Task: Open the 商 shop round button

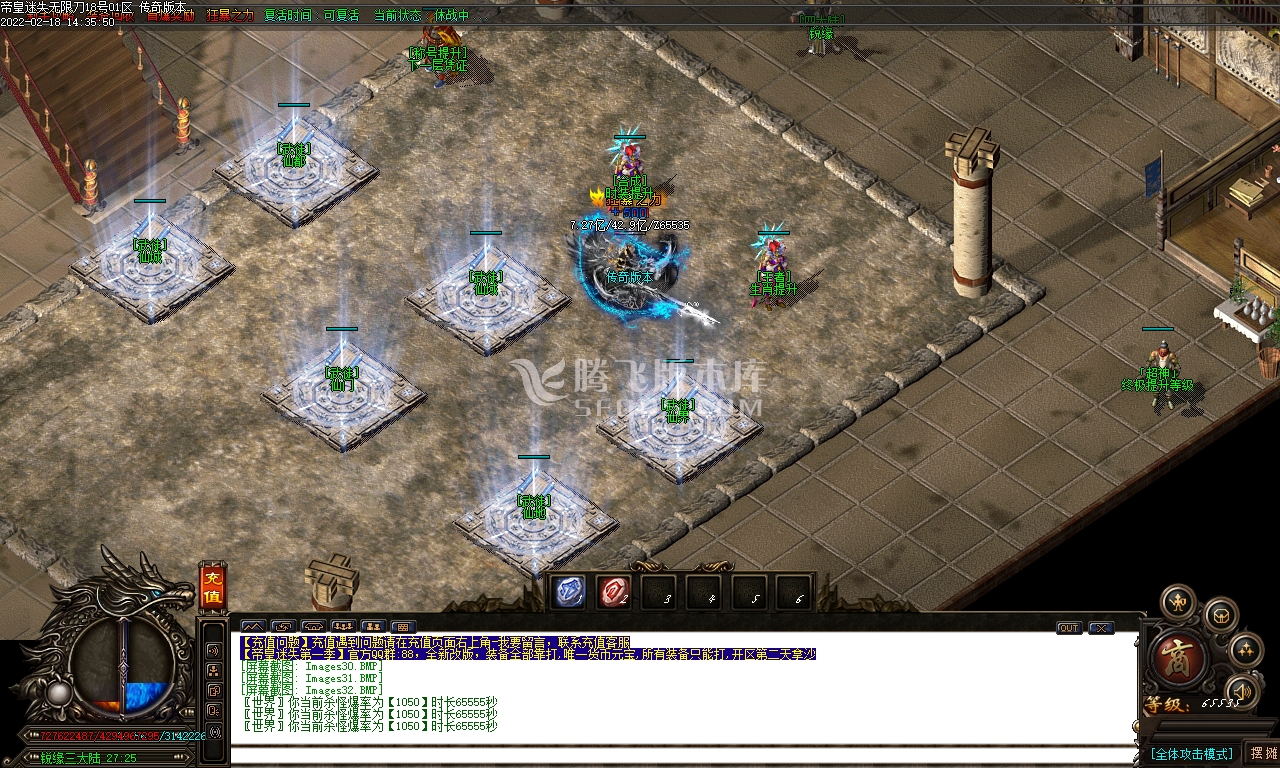Action: (x=1180, y=657)
